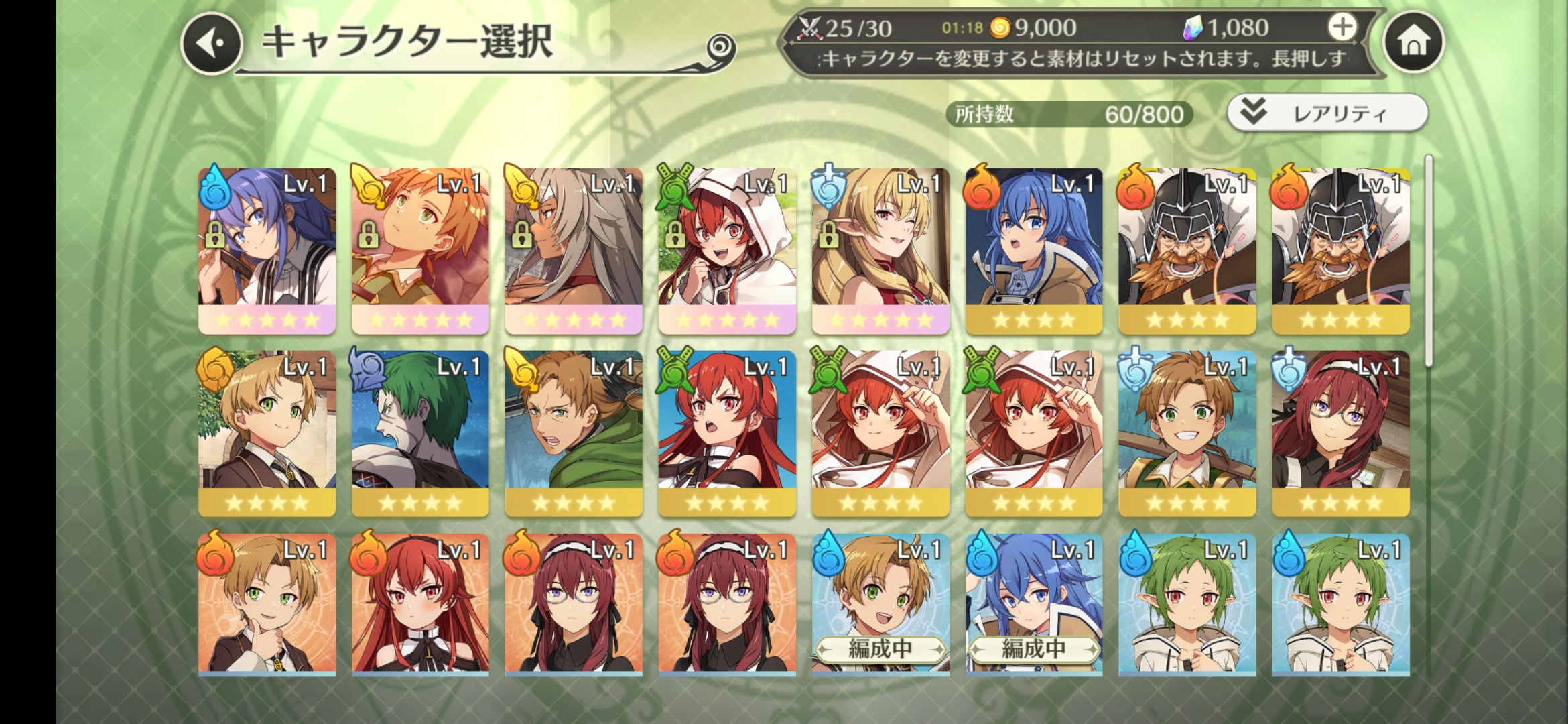Choose the brown-haired man in green cloak
The height and width of the screenshot is (724, 1568).
574,432
